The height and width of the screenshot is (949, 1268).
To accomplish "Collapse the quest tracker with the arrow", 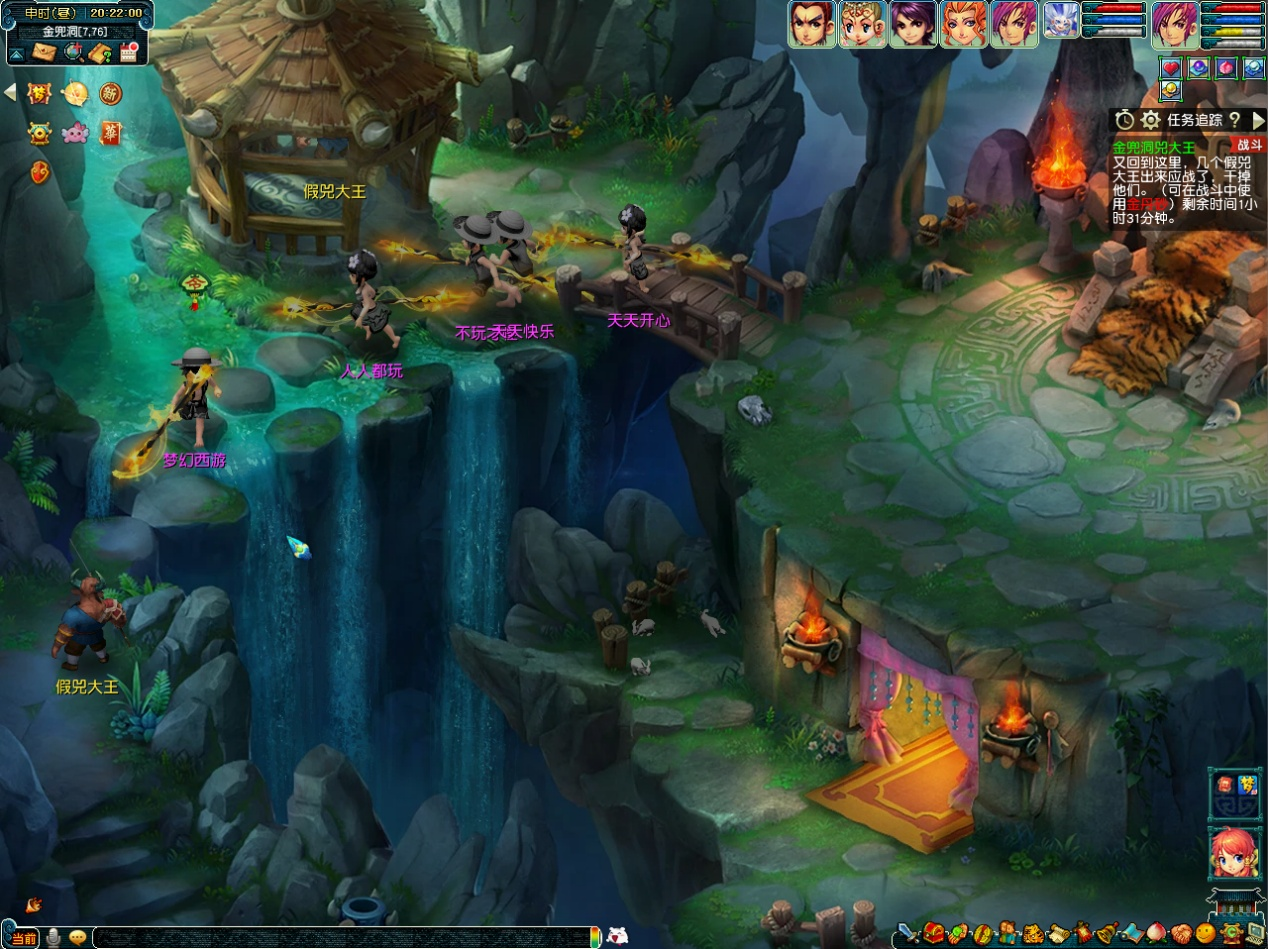I will click(x=1257, y=120).
